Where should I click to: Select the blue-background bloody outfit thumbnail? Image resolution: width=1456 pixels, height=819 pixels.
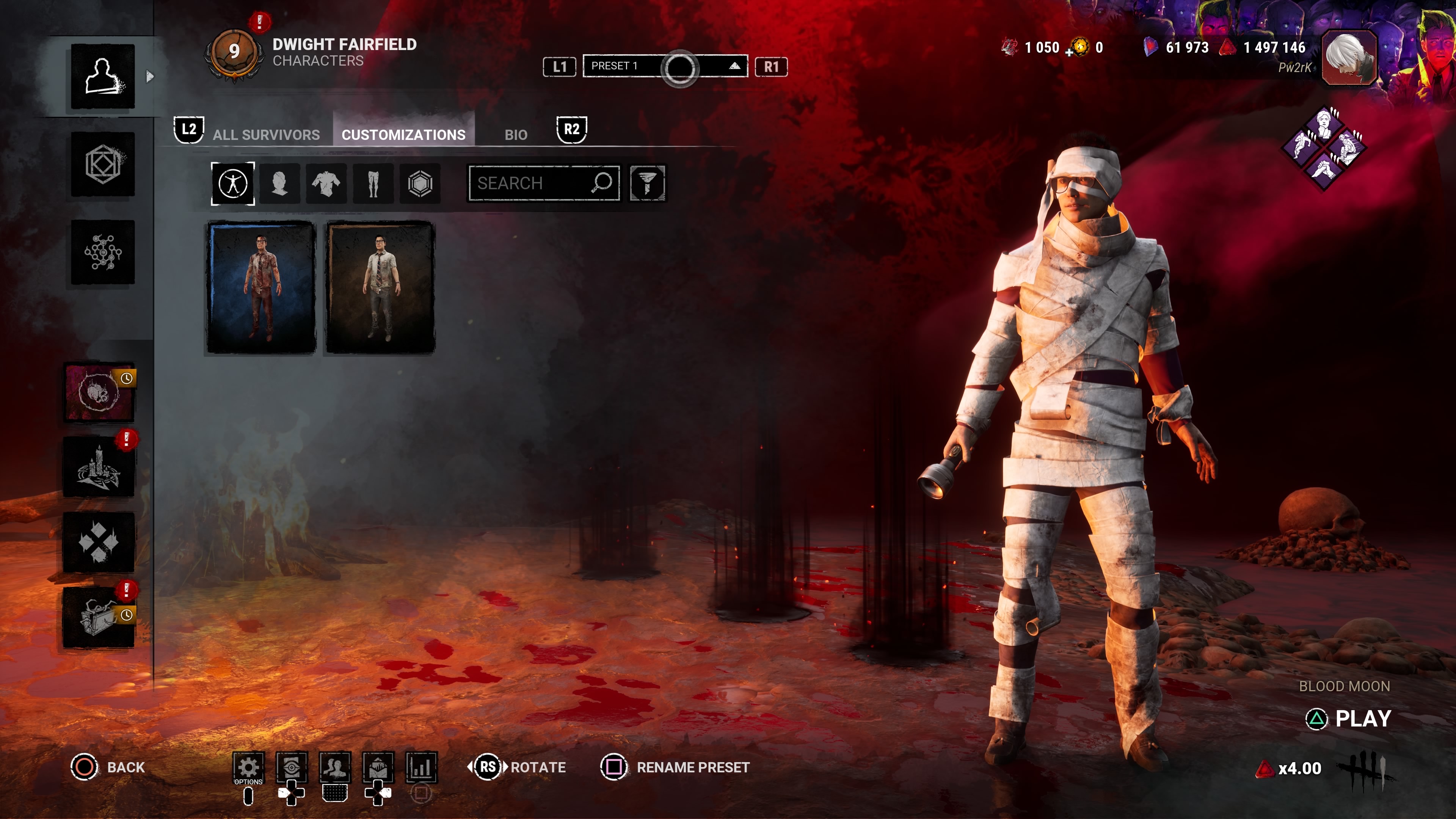click(x=261, y=288)
